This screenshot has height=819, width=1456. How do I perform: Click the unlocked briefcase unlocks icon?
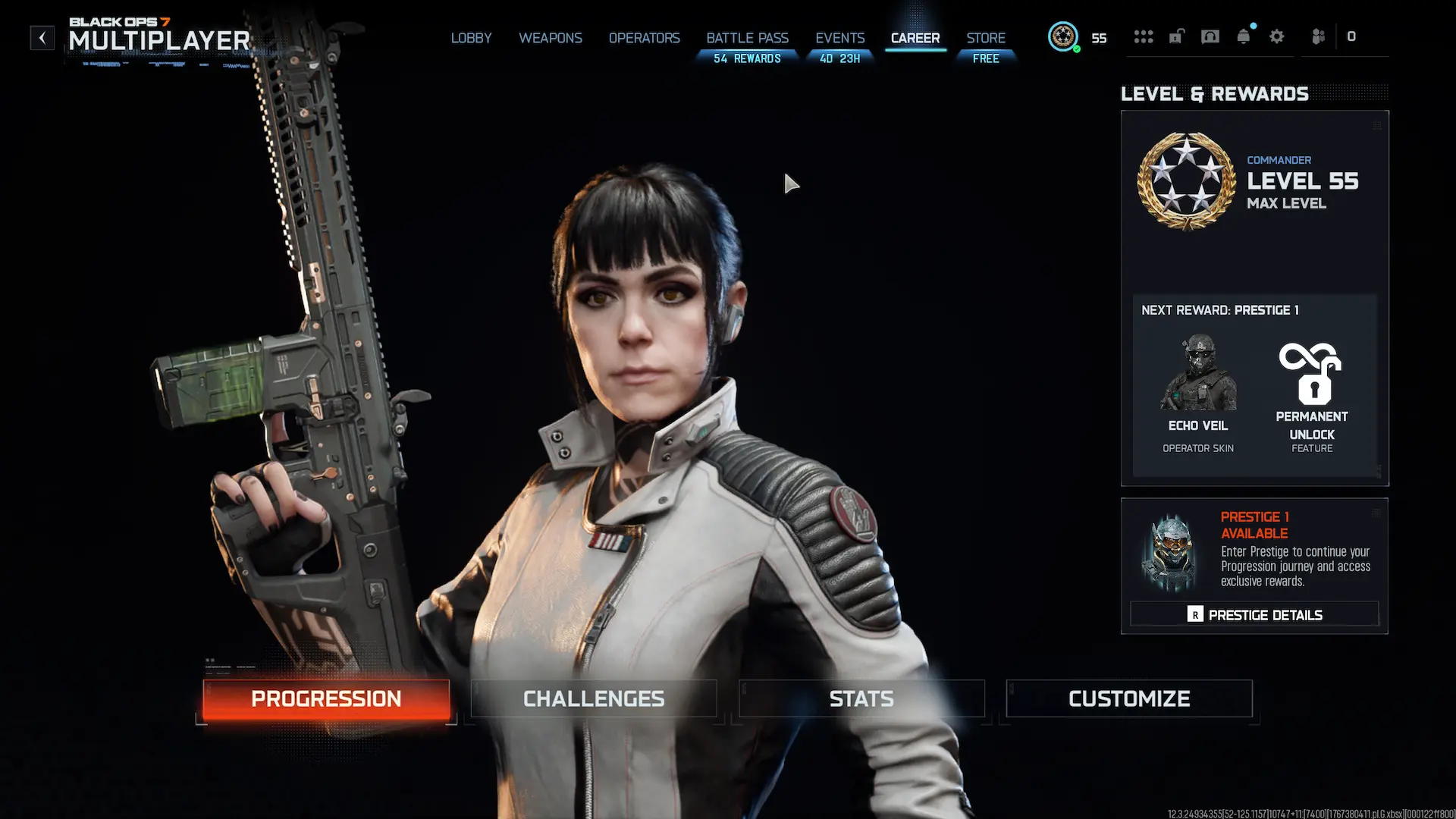[x=1176, y=36]
